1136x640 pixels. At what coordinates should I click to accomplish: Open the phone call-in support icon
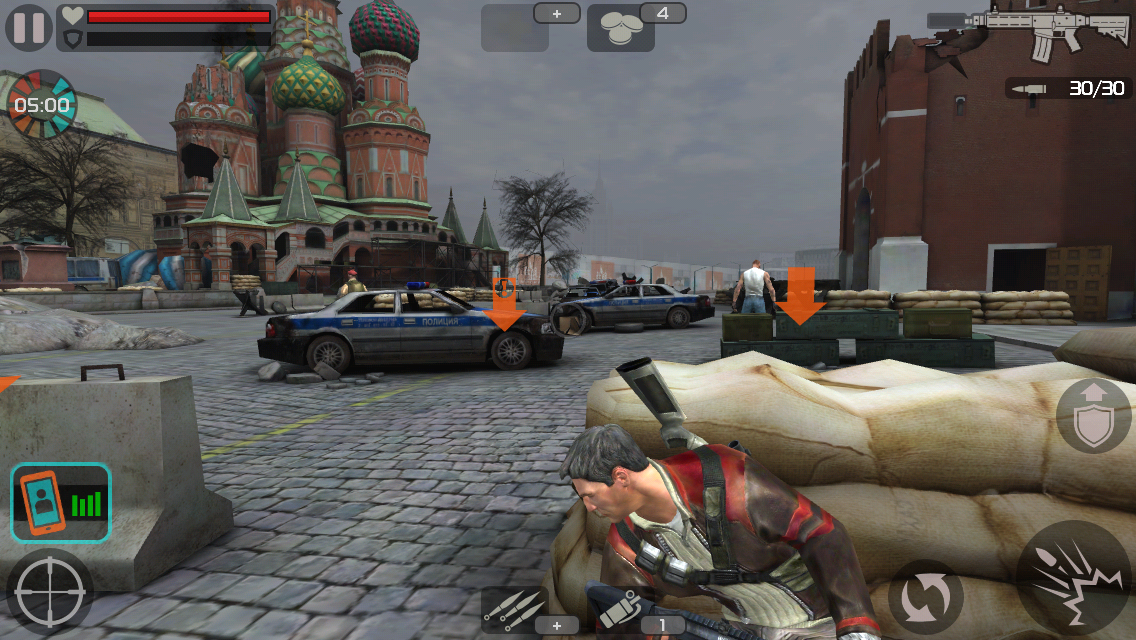[x=60, y=502]
